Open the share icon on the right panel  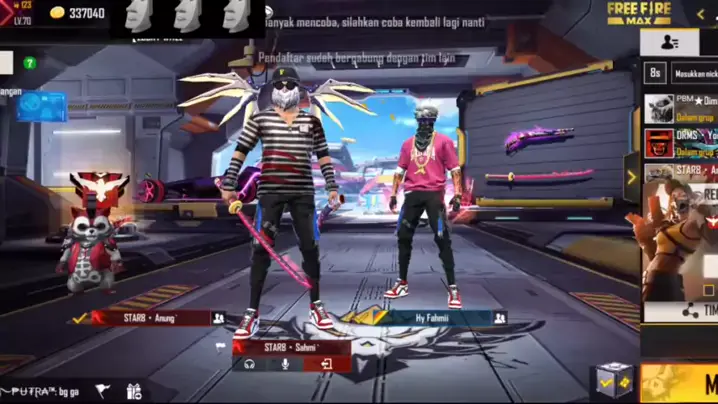pyautogui.click(x=689, y=311)
